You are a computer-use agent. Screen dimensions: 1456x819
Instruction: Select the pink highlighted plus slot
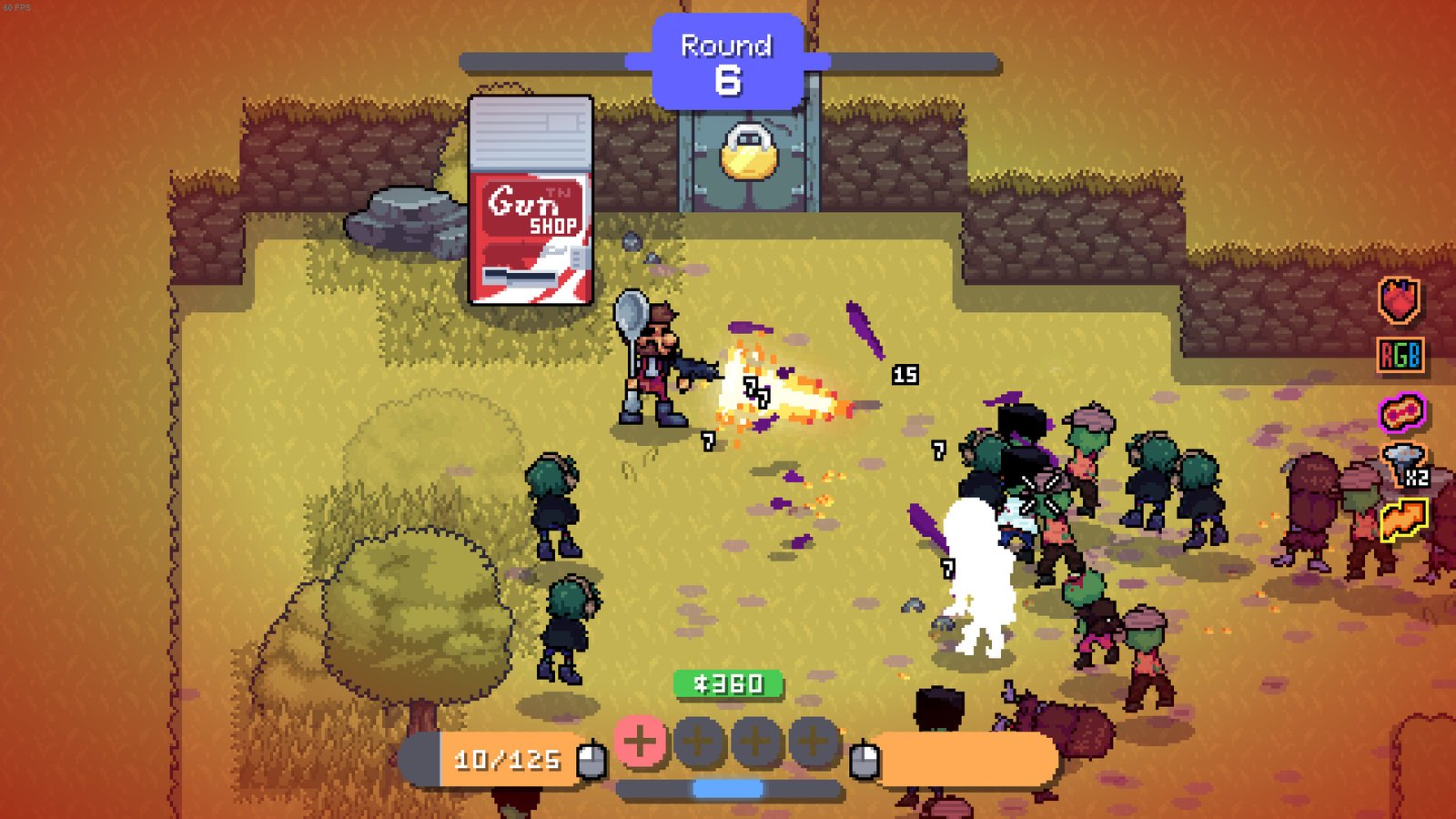(640, 741)
